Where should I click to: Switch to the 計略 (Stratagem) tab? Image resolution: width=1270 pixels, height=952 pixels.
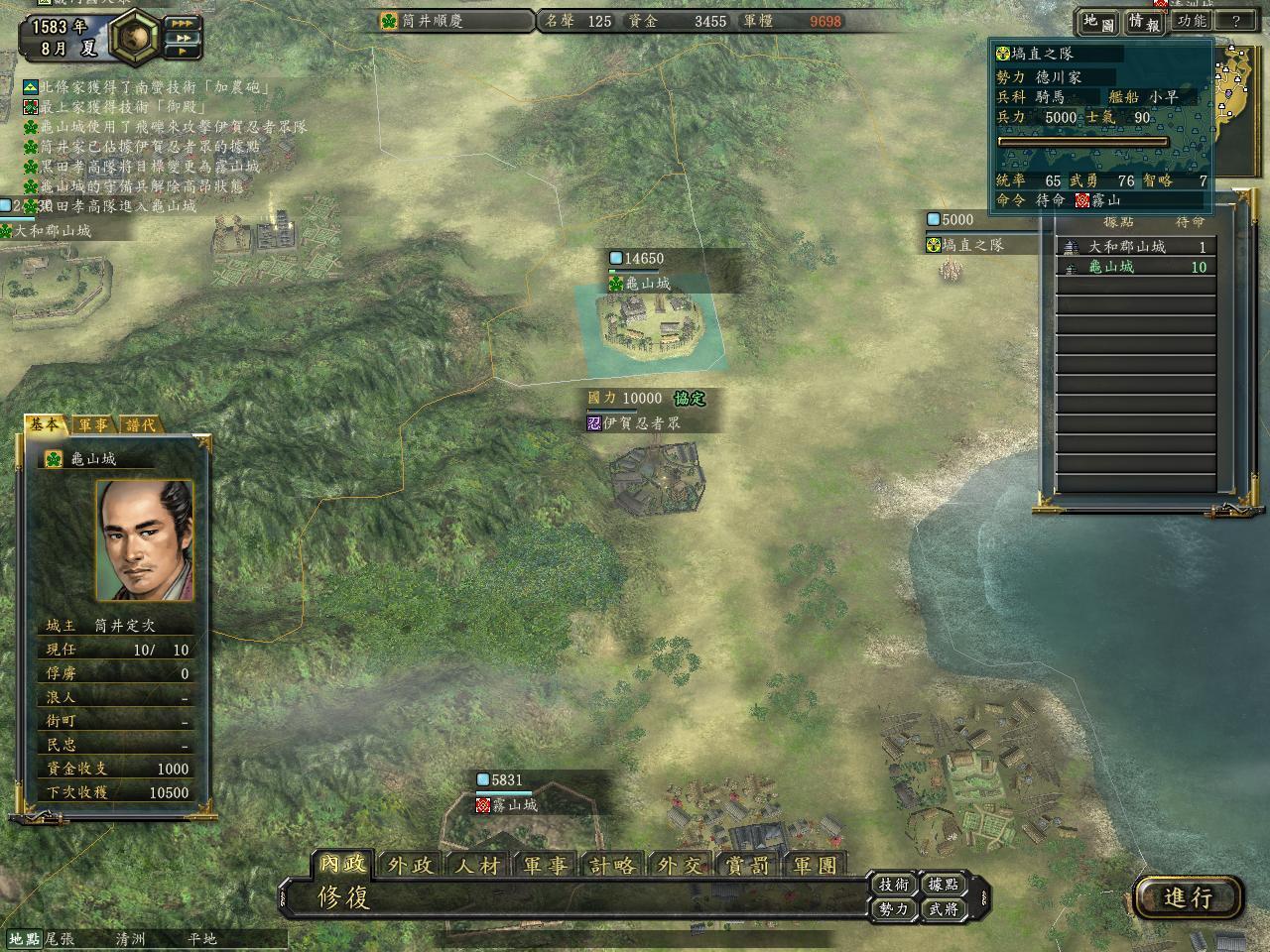(613, 865)
